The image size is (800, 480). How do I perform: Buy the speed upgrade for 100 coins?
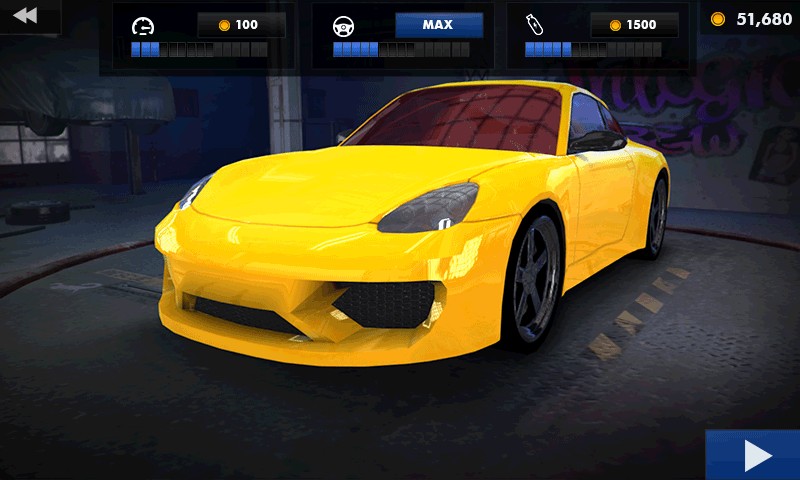click(241, 25)
